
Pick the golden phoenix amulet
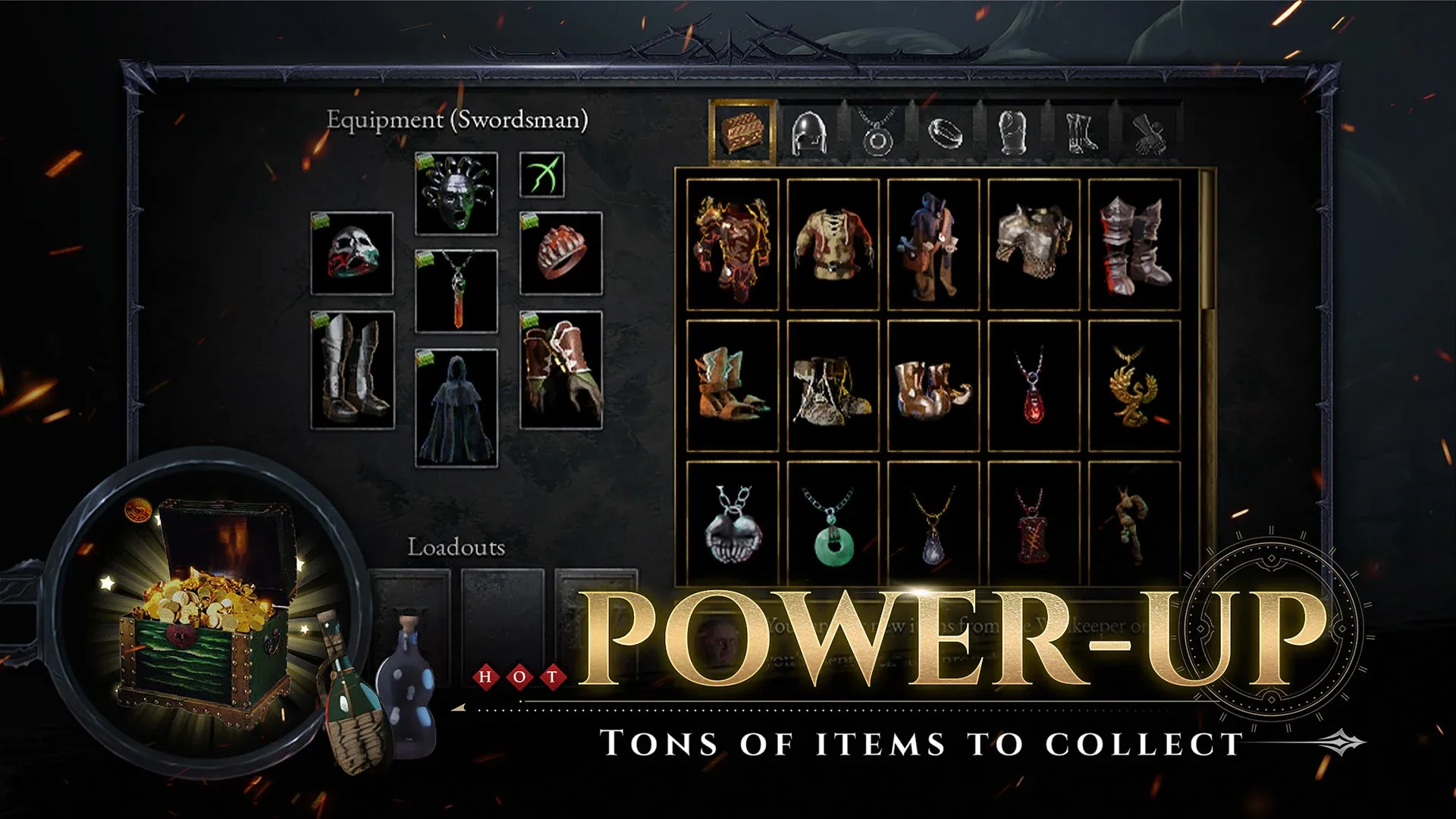click(1134, 385)
